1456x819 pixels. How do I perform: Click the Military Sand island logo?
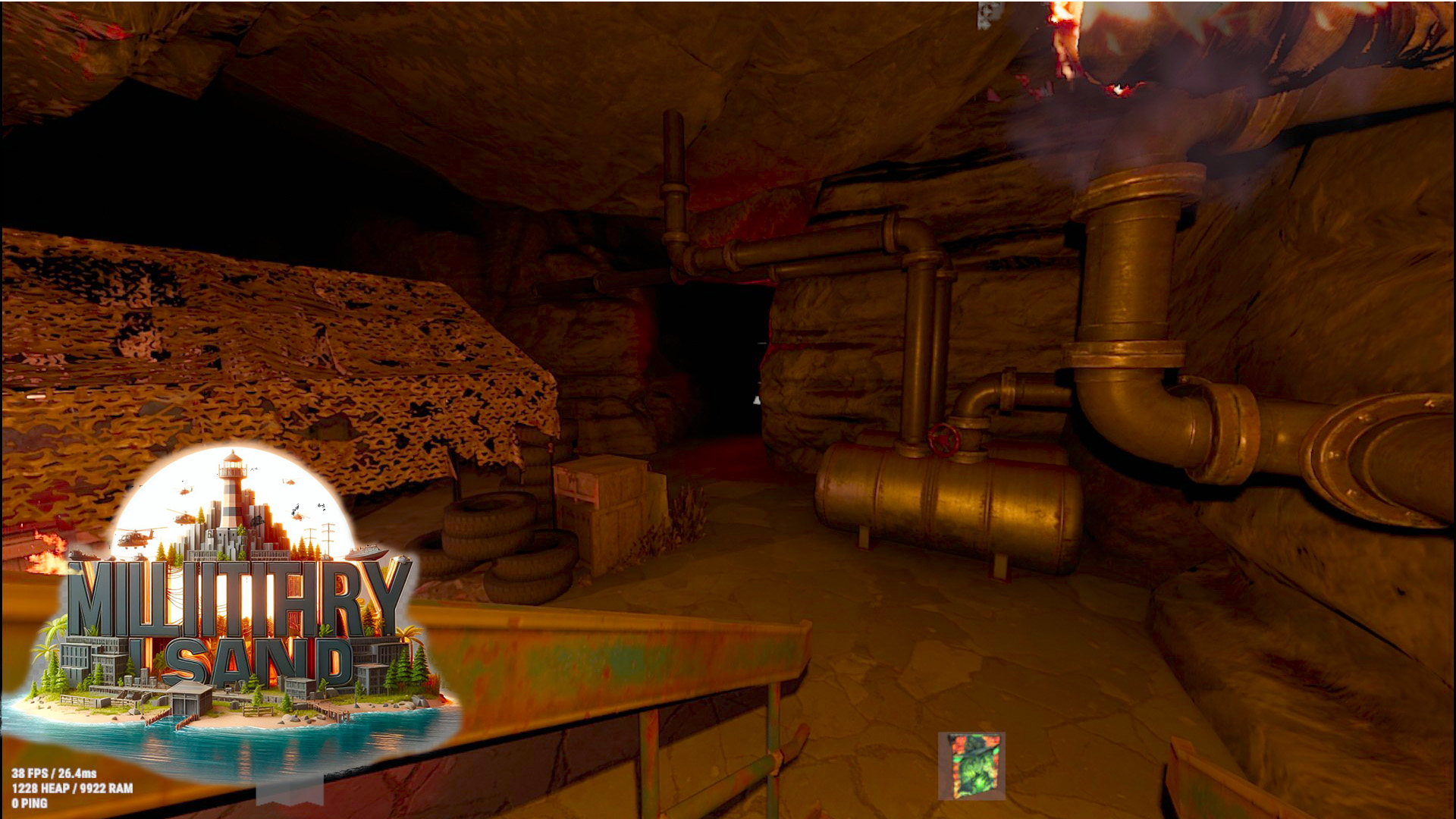[237, 607]
